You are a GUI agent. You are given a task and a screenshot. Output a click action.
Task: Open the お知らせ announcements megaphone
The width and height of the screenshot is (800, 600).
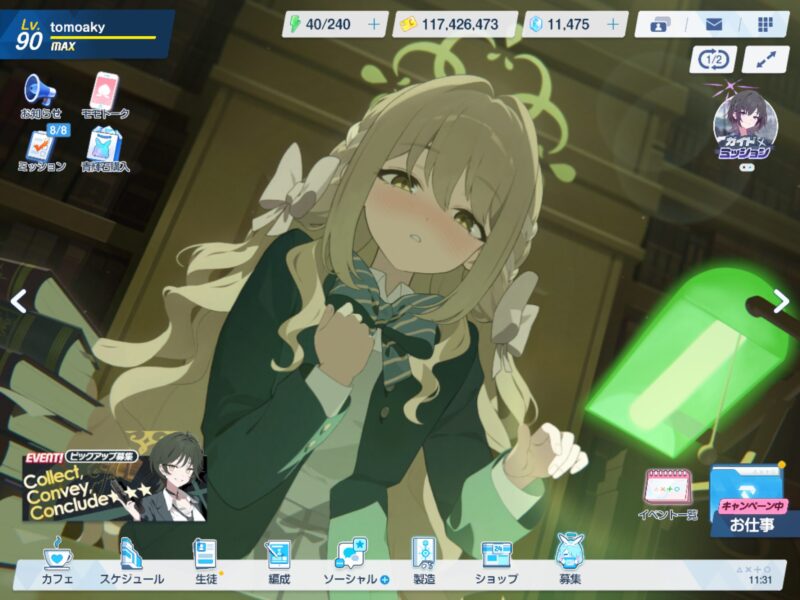(x=41, y=94)
